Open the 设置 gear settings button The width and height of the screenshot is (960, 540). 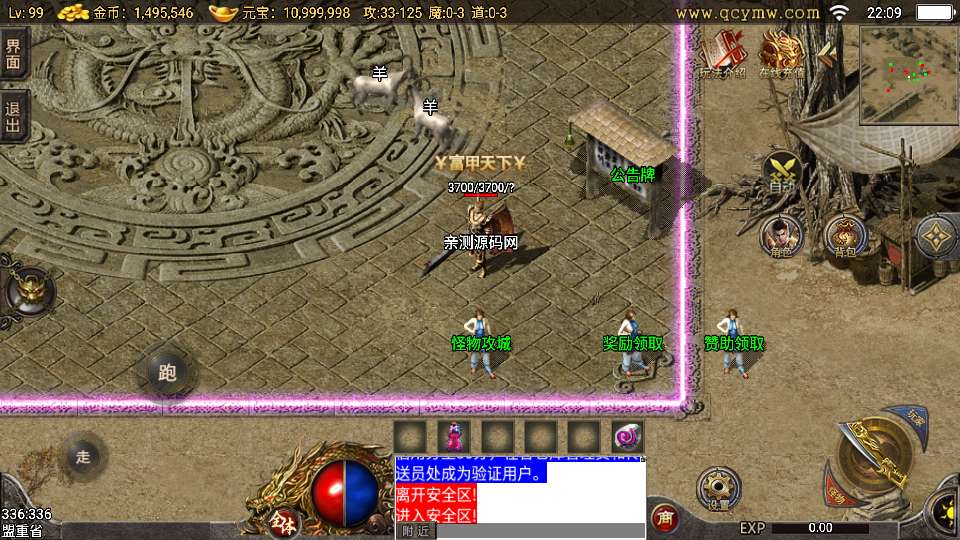coord(718,487)
